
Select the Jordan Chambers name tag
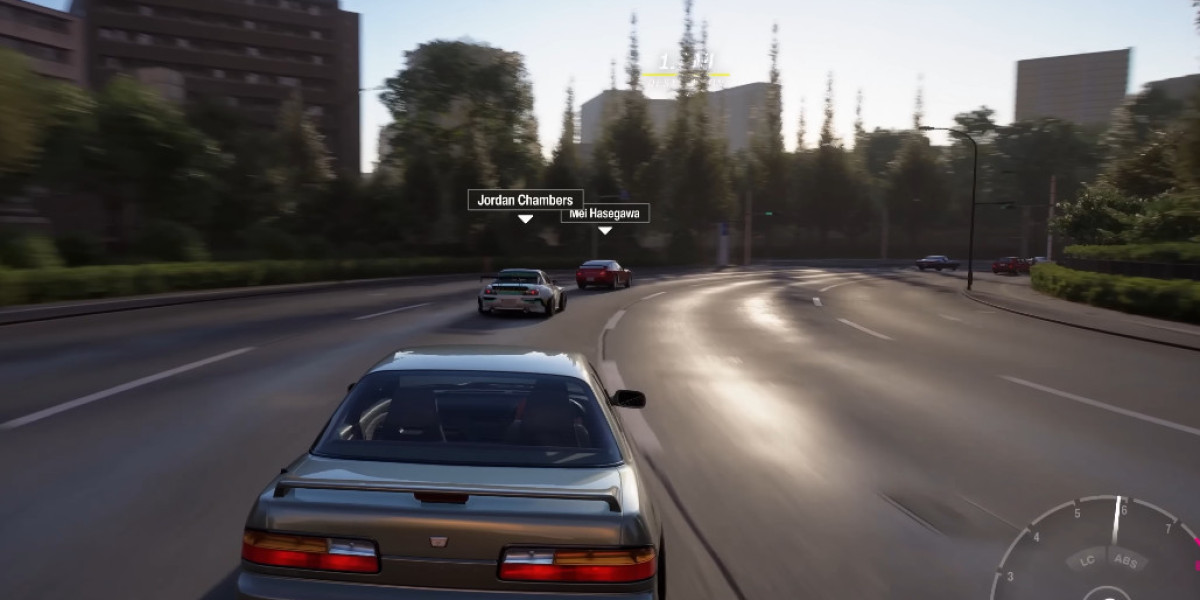coord(525,200)
